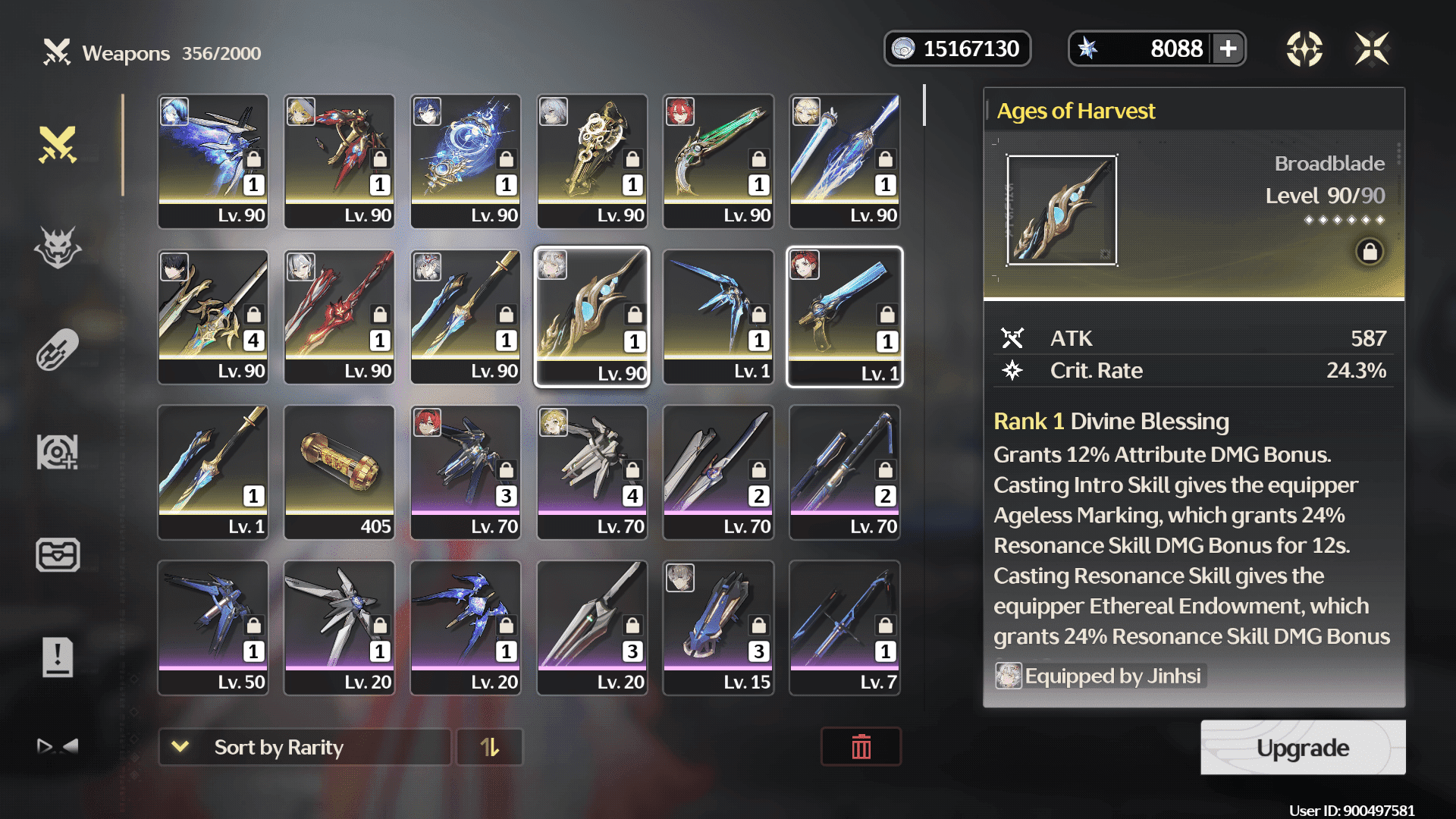Select the golden tube item with 405
This screenshot has width=1456, height=819.
tap(339, 472)
